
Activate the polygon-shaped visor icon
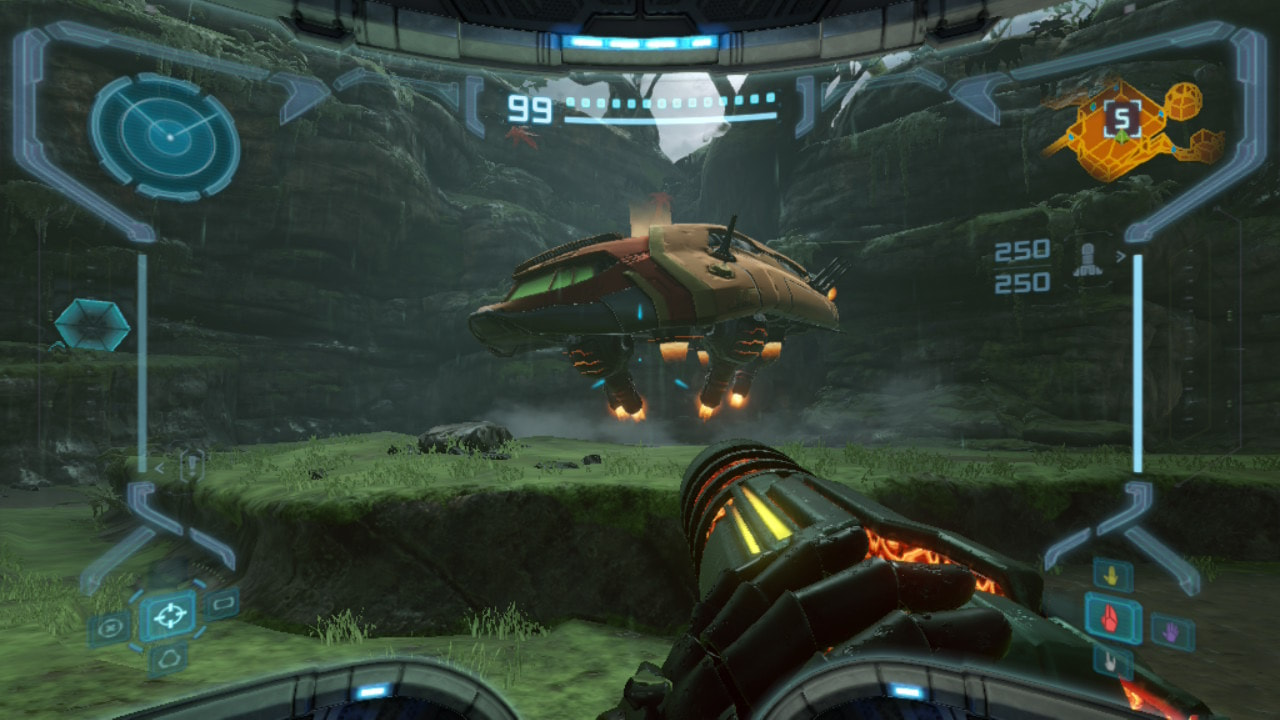167,658
